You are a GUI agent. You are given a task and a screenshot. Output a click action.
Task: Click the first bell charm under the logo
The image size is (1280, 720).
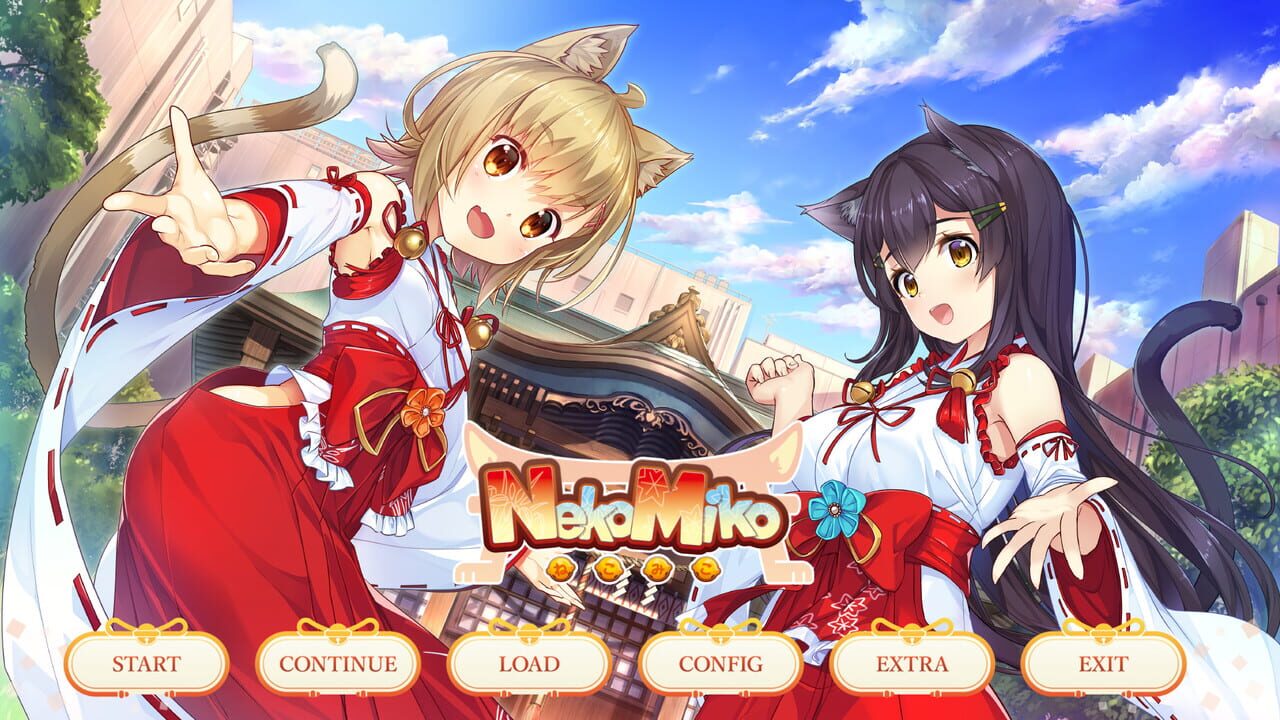pyautogui.click(x=560, y=569)
